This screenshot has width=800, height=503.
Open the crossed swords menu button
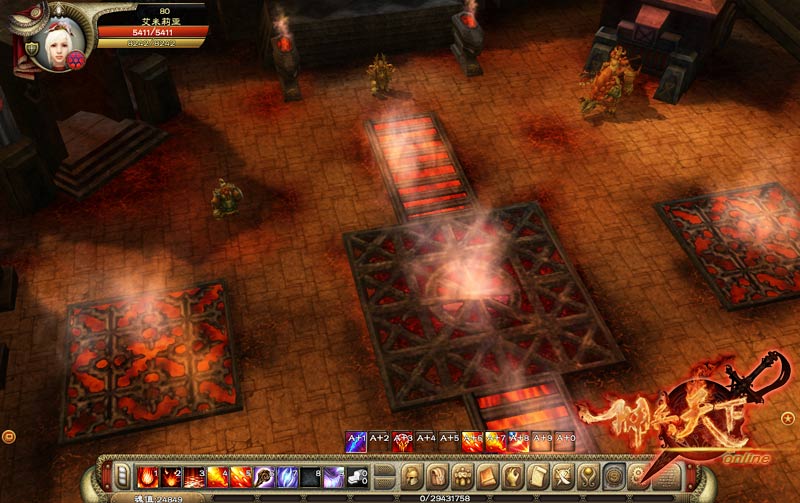pos(563,474)
